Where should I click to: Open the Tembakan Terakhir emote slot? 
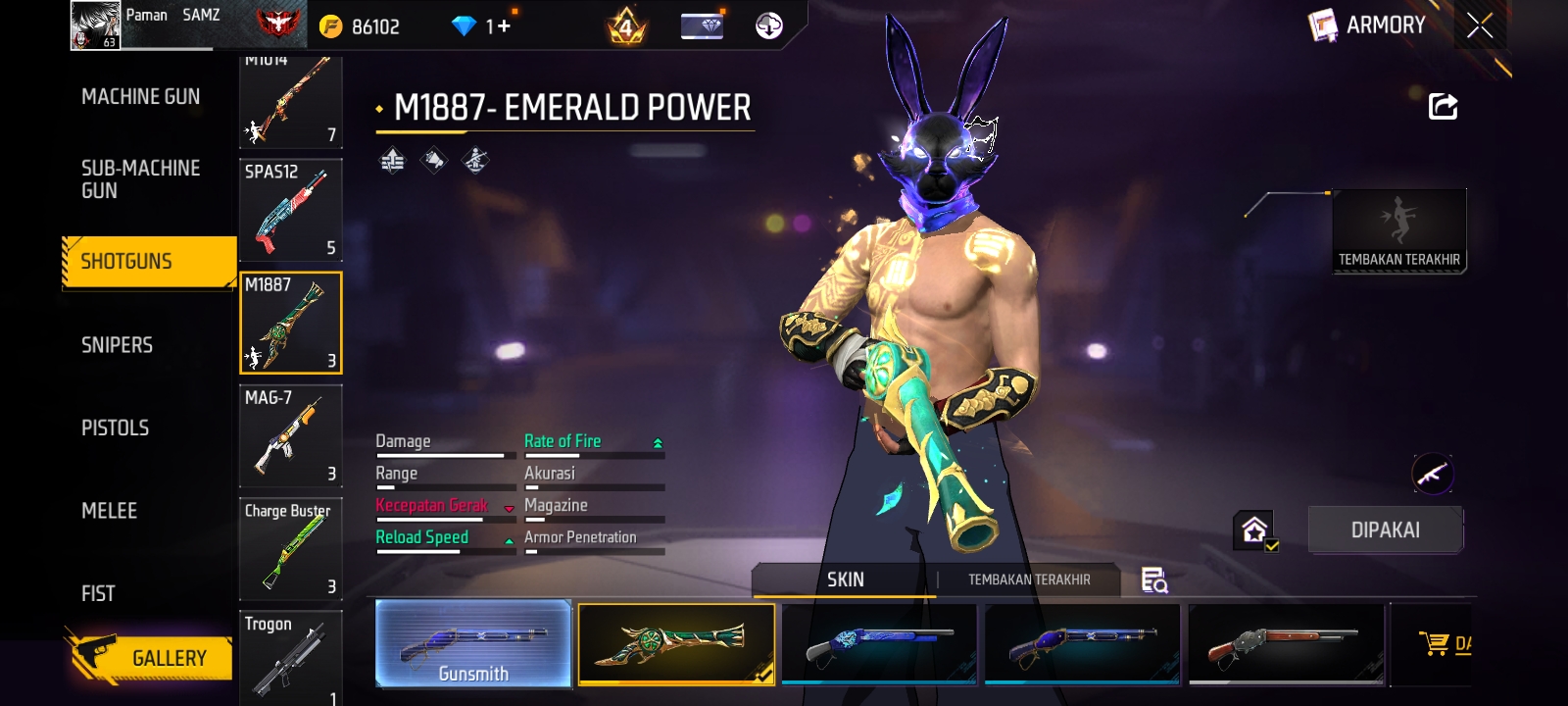pyautogui.click(x=1398, y=230)
